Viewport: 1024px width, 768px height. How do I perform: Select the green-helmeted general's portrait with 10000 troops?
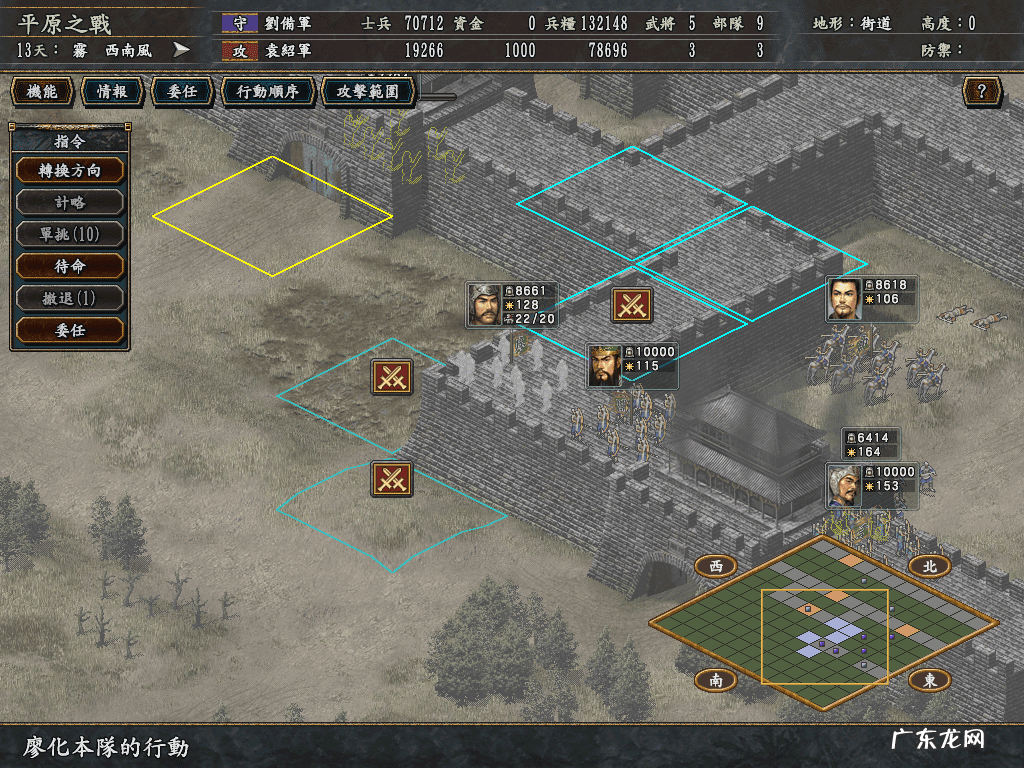click(x=604, y=366)
